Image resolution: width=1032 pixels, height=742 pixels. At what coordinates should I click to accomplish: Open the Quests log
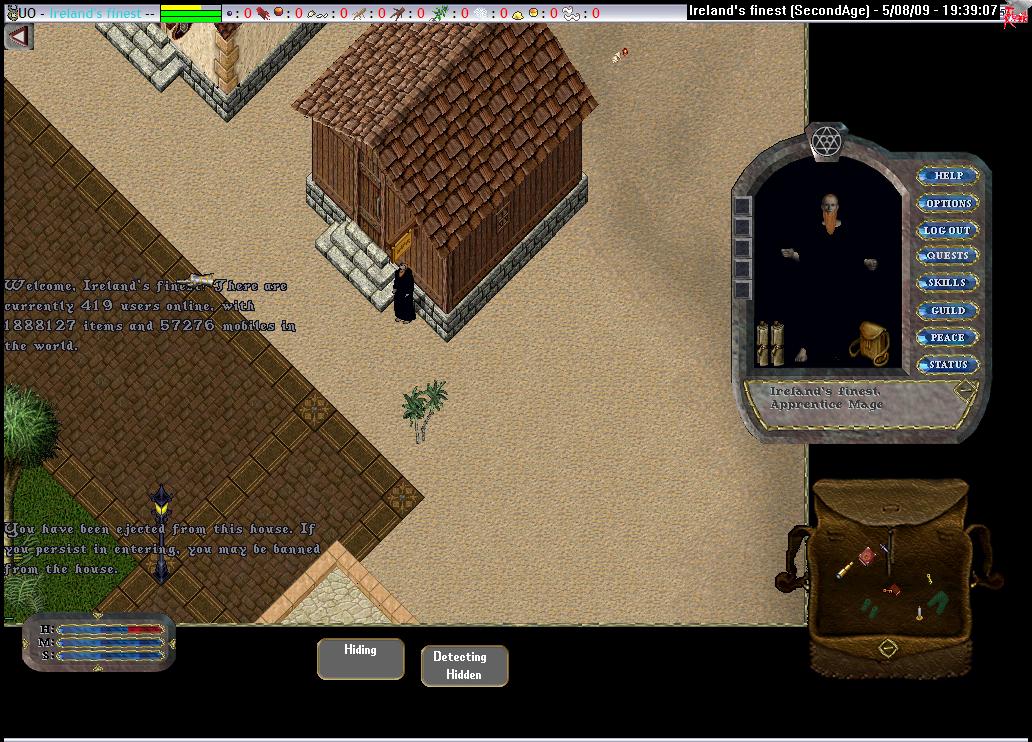(947, 256)
